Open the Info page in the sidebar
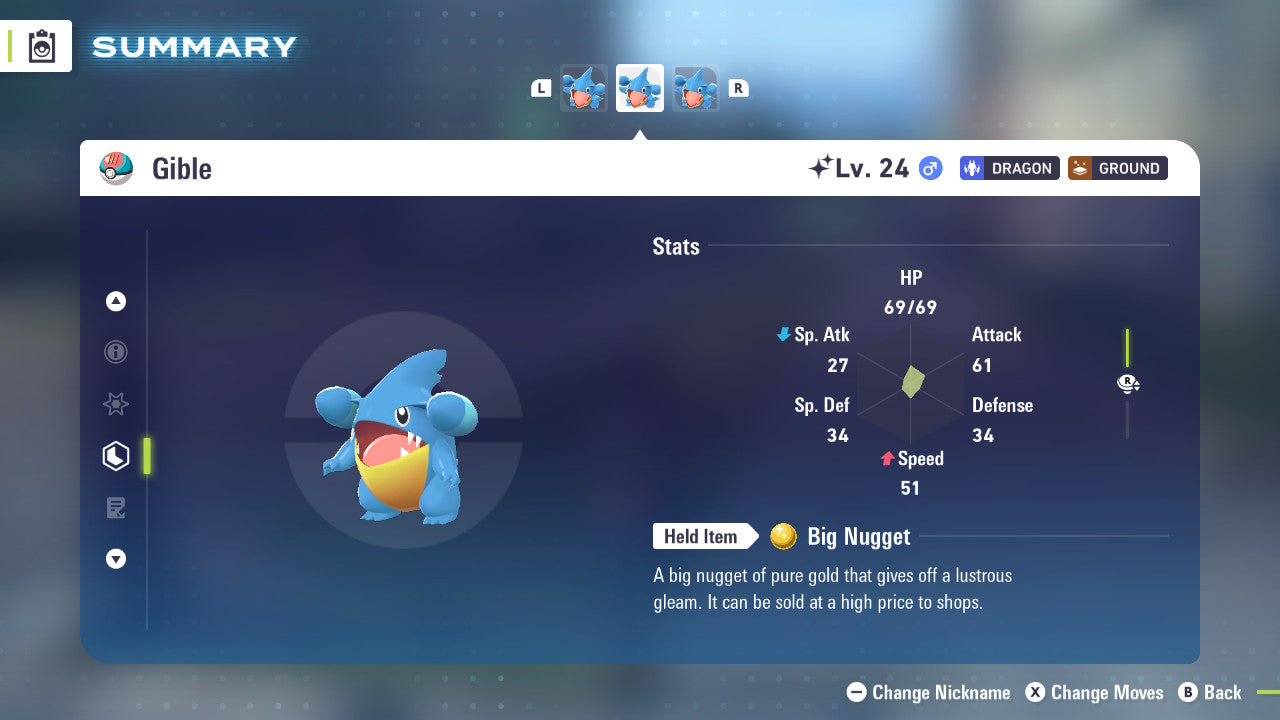The height and width of the screenshot is (720, 1280). coord(116,352)
